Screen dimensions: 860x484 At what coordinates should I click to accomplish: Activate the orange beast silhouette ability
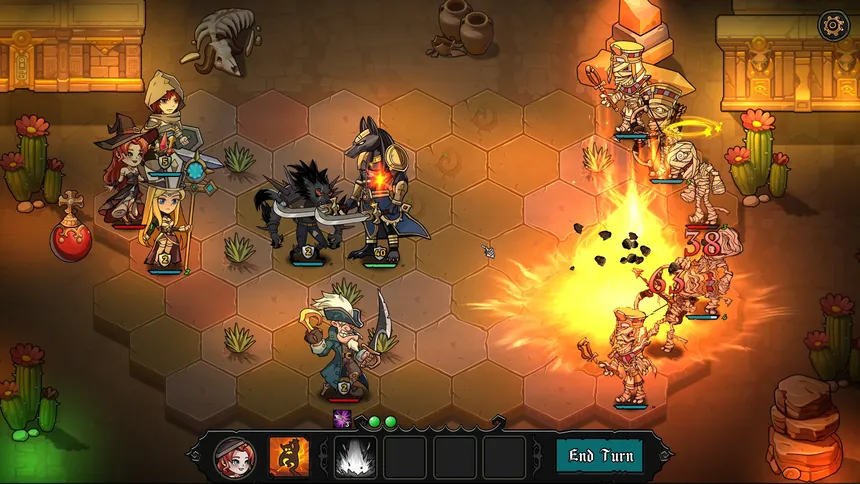coord(289,457)
